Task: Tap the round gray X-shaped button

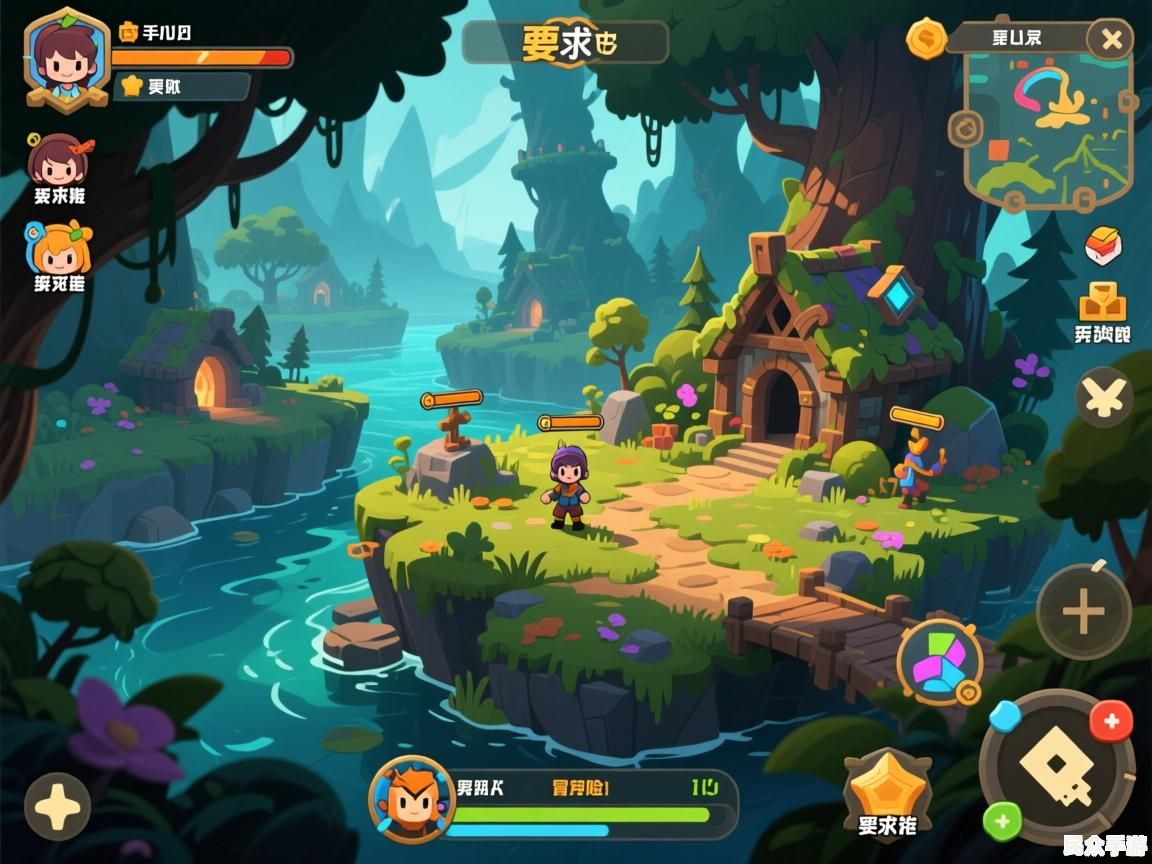Action: [1104, 397]
